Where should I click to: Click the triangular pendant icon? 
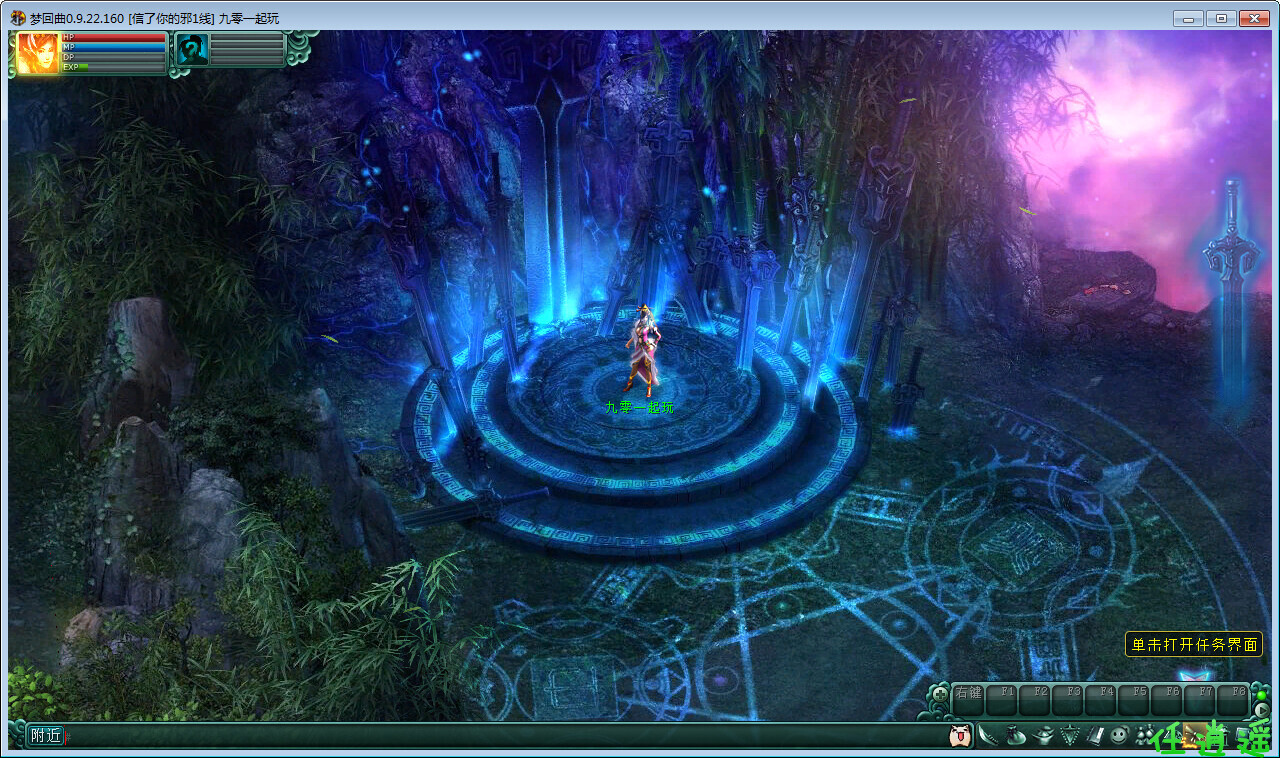[1070, 737]
